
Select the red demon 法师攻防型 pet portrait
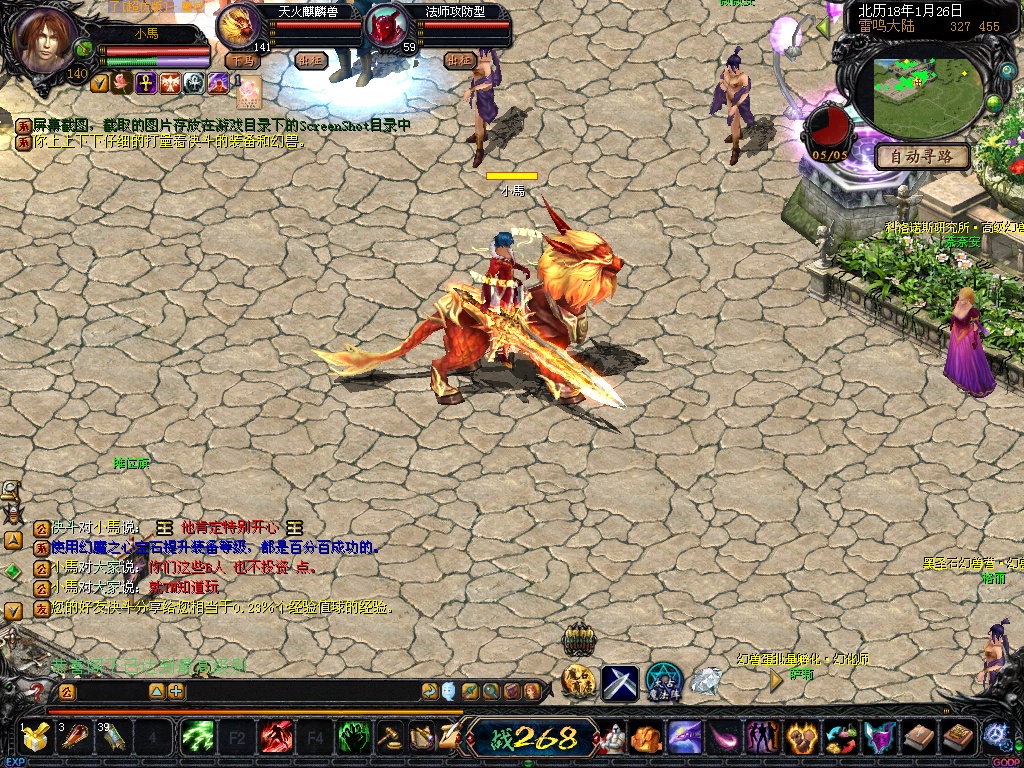[x=385, y=26]
